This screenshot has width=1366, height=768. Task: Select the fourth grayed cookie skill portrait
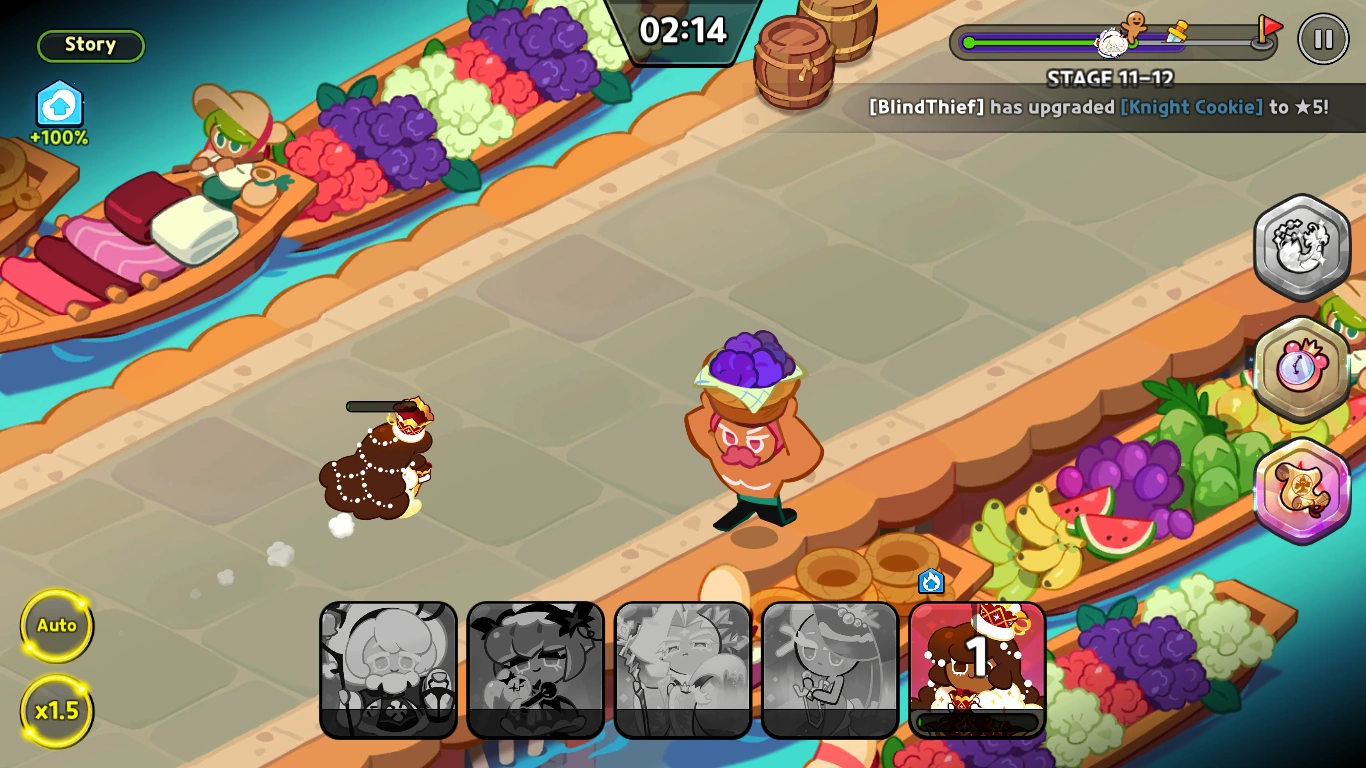pyautogui.click(x=830, y=668)
